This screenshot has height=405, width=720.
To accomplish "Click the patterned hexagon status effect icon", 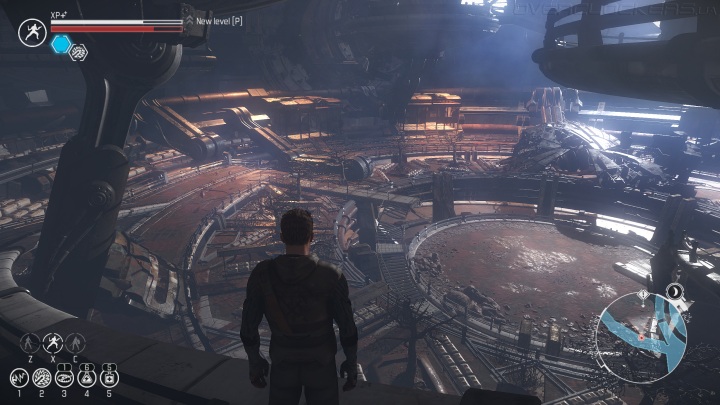I will pyautogui.click(x=78, y=52).
